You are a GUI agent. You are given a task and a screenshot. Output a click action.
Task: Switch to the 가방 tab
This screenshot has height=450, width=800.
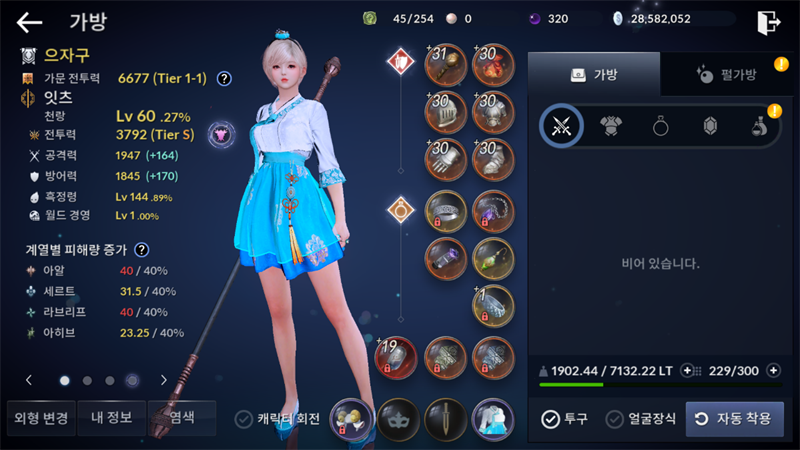[593, 75]
